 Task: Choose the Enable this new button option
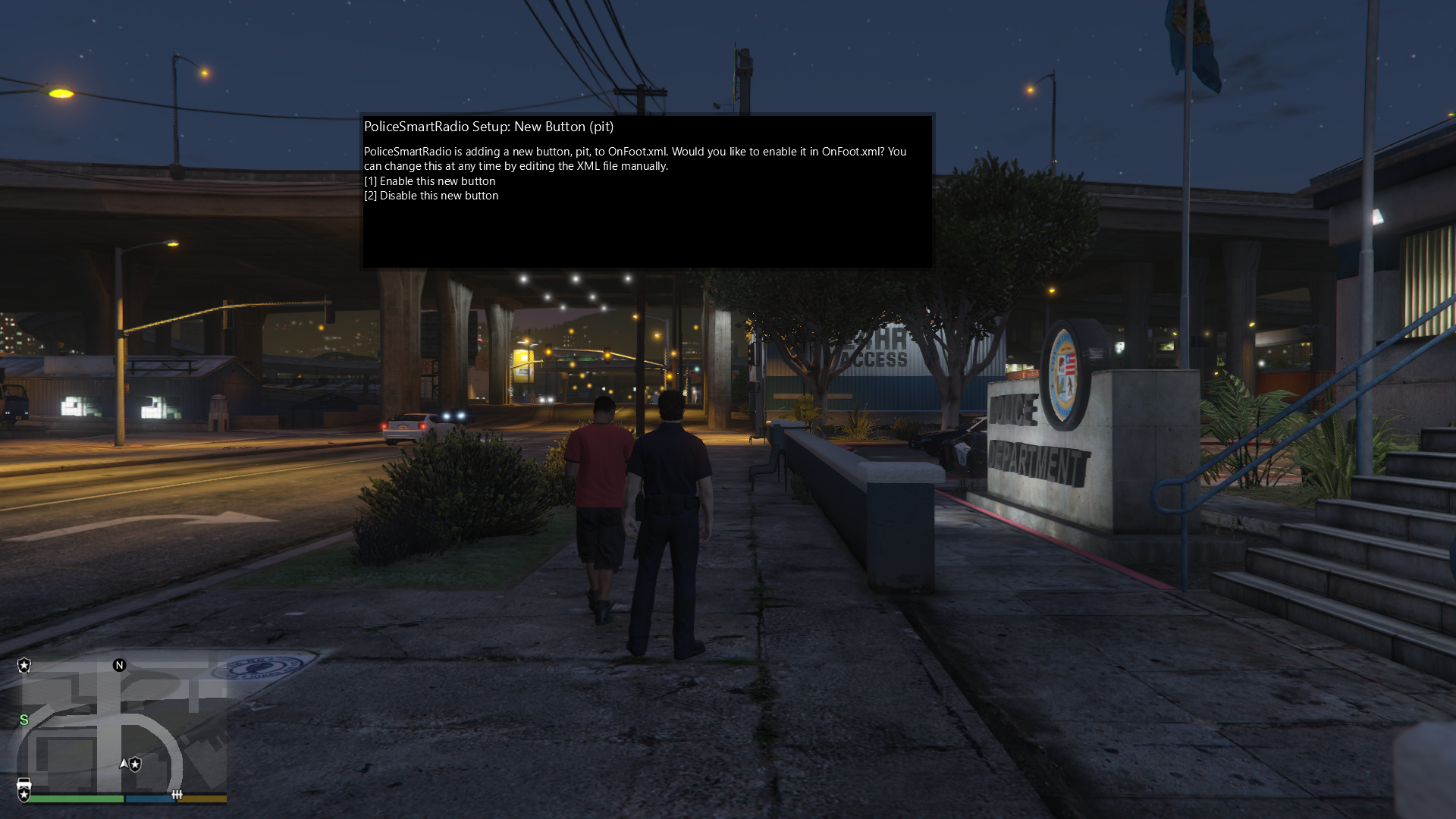tap(429, 181)
